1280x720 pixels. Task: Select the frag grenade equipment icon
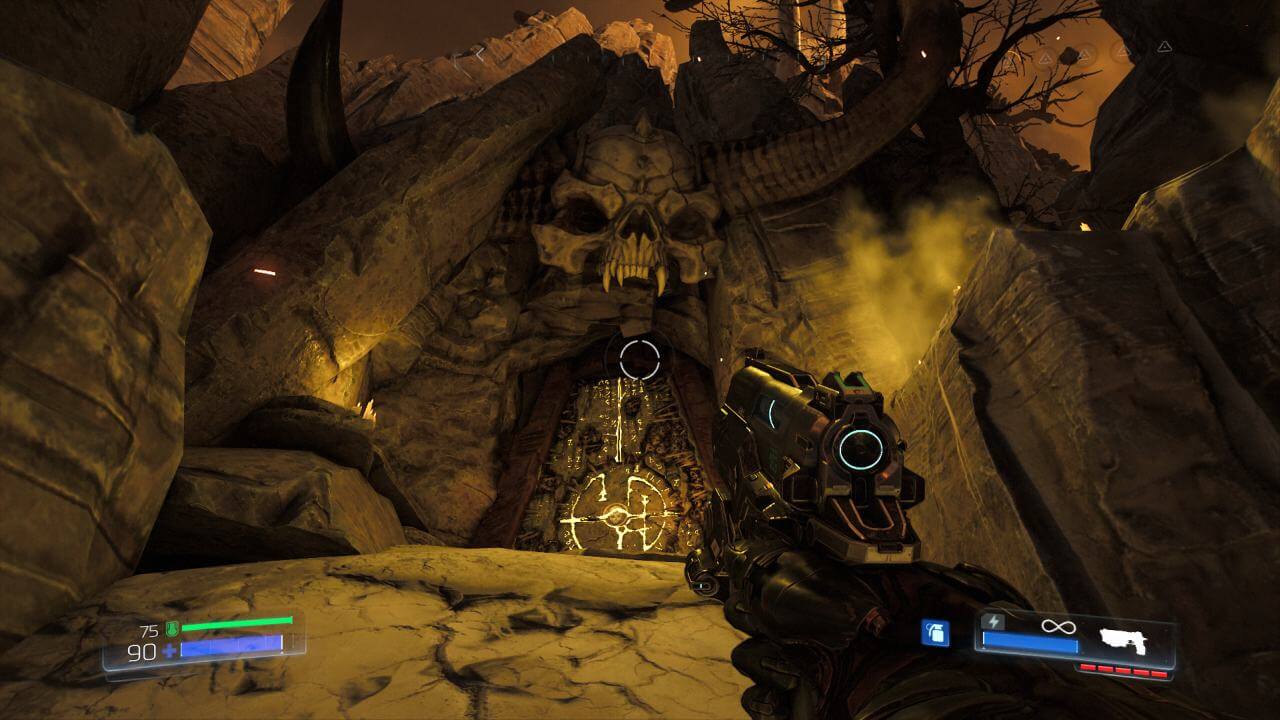[935, 633]
